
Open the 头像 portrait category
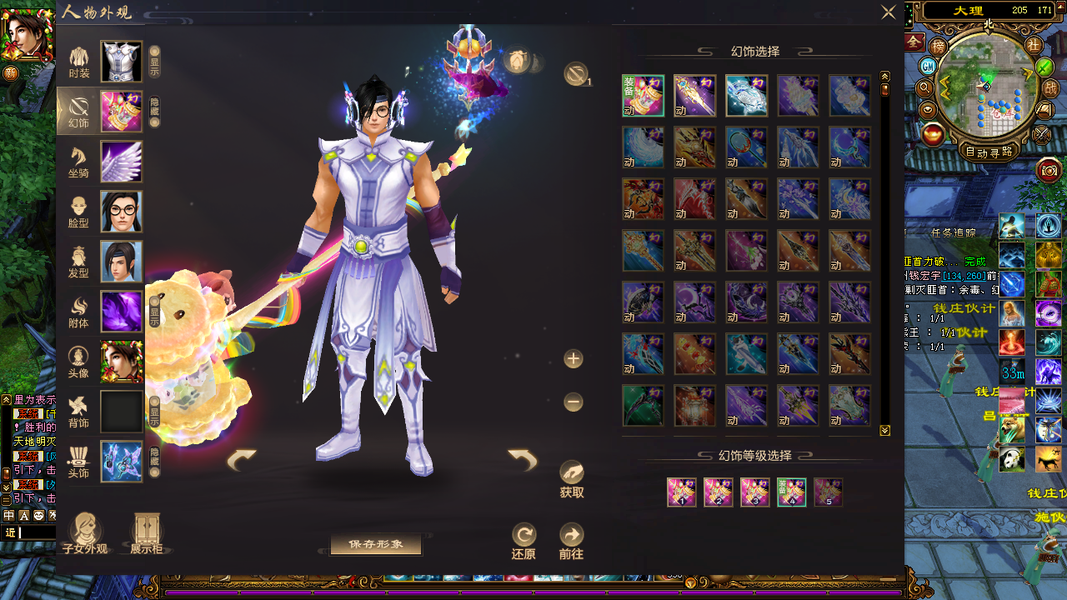[79, 361]
